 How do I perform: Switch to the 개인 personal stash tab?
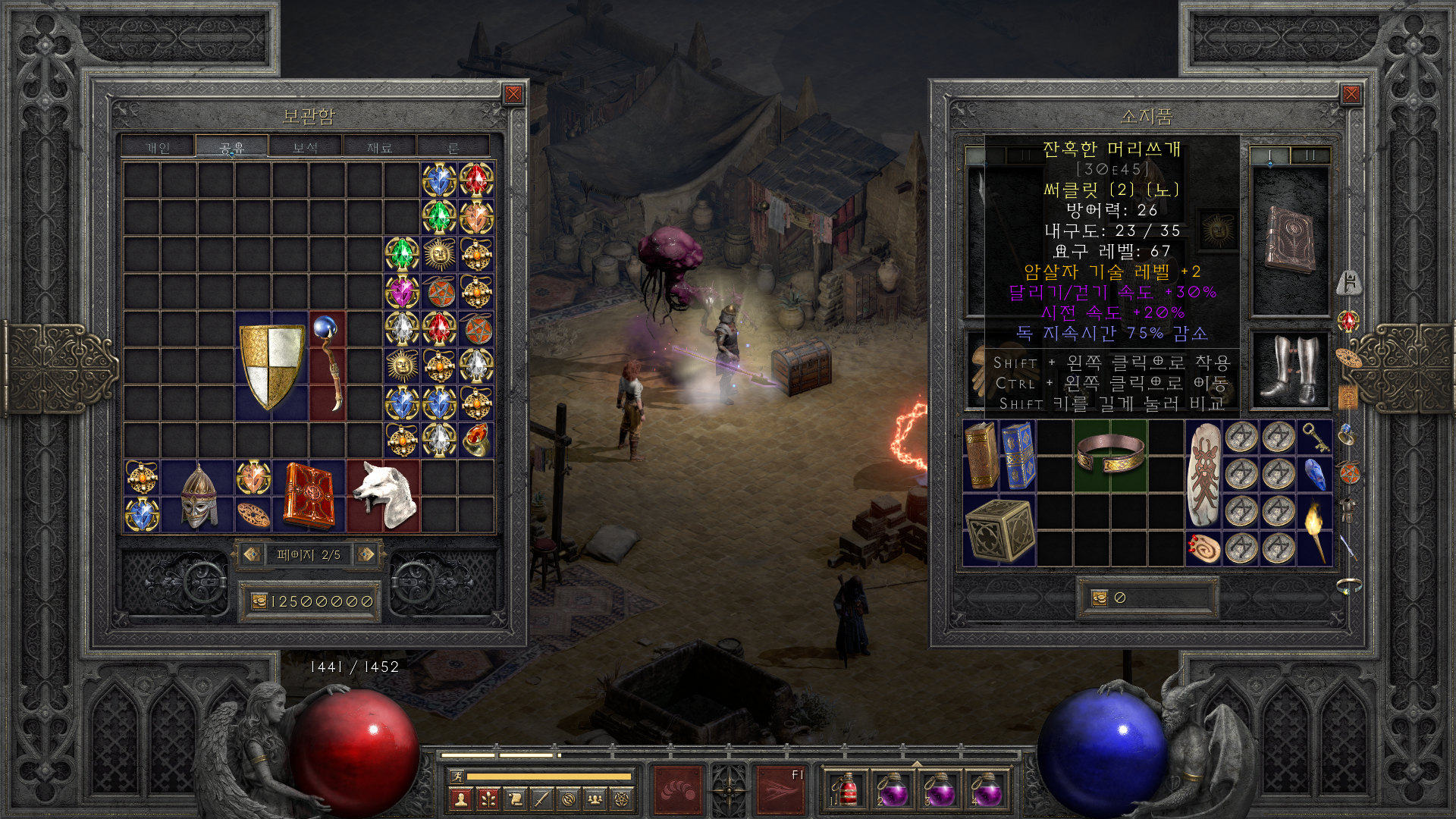[158, 147]
